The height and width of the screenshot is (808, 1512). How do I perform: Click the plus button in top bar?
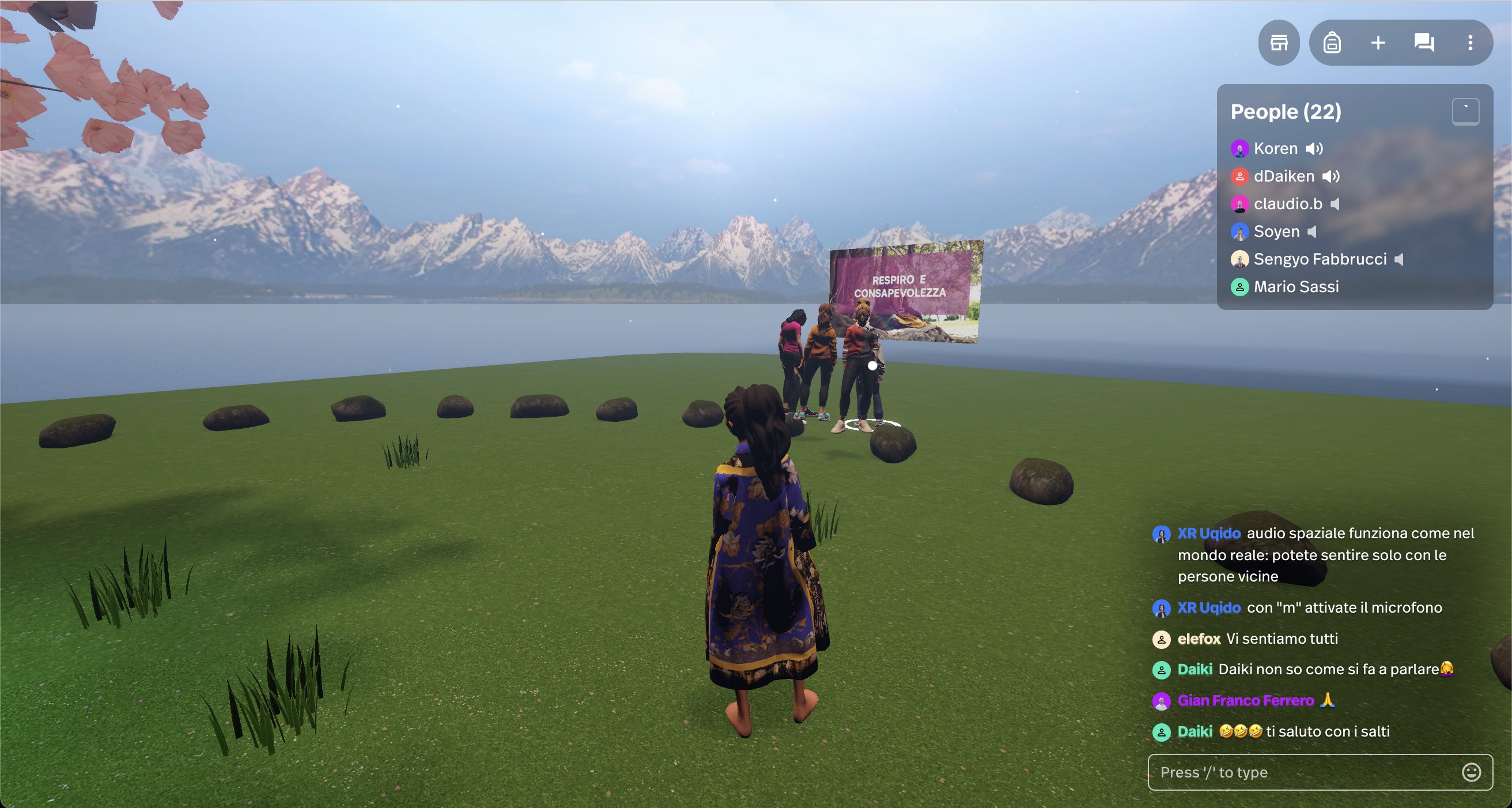1378,43
